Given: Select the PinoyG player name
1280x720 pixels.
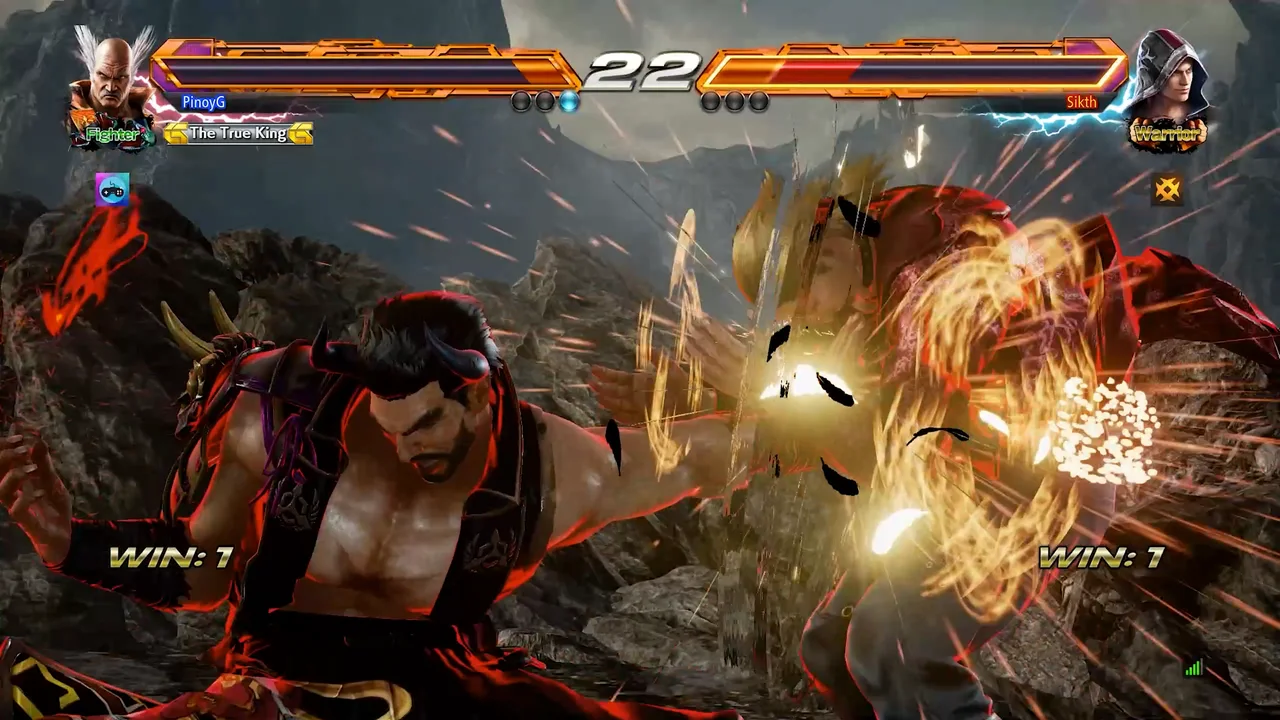Looking at the screenshot, I should pos(204,102).
